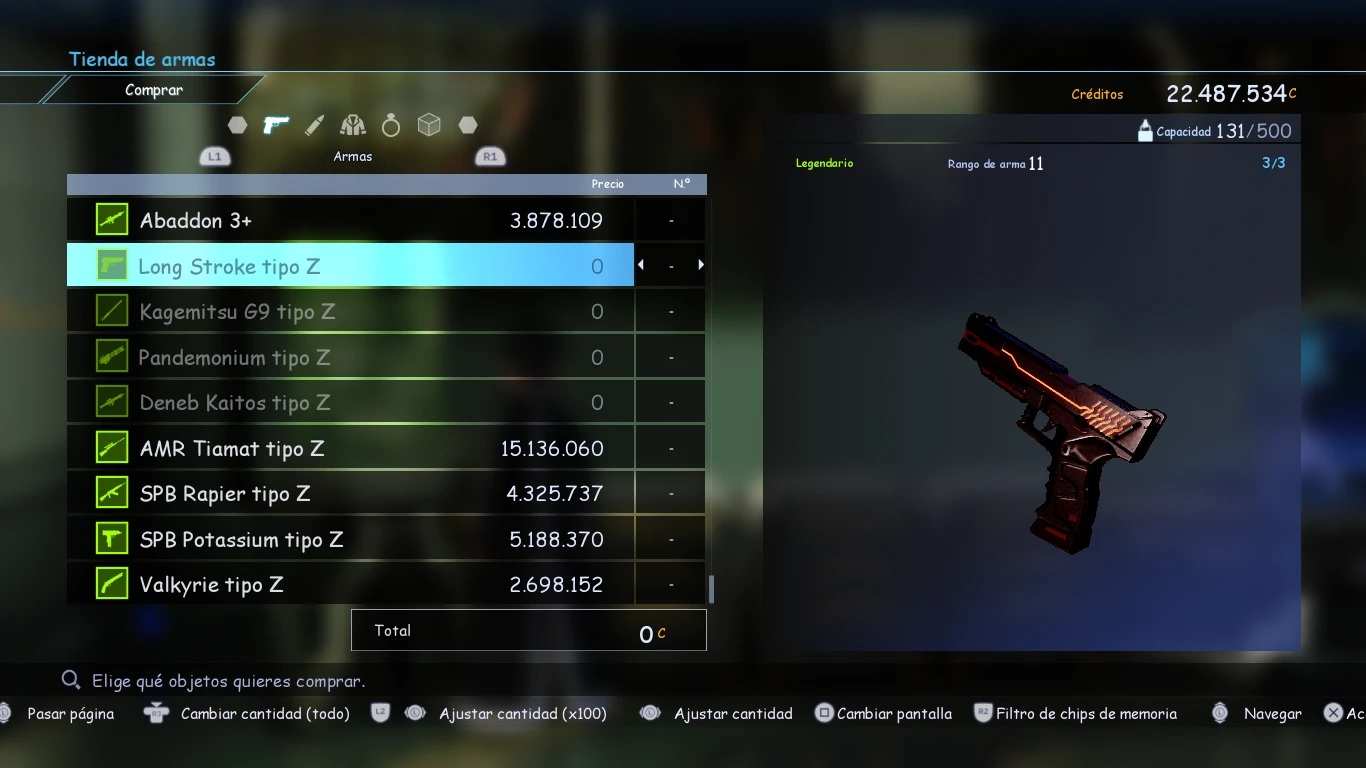Sort the list by Precio column
The width and height of the screenshot is (1366, 768).
click(607, 184)
